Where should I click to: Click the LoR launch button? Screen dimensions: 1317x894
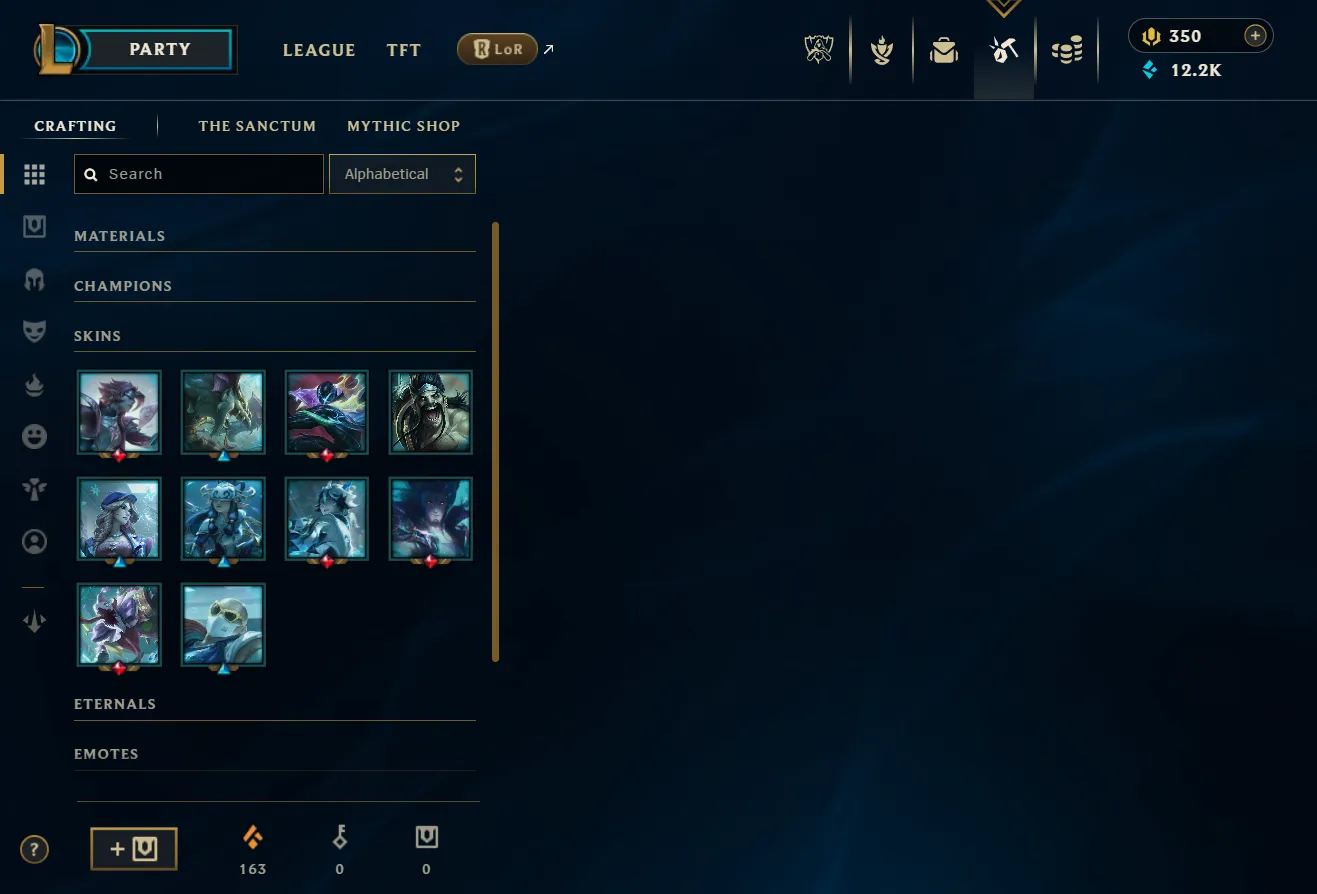coord(497,48)
